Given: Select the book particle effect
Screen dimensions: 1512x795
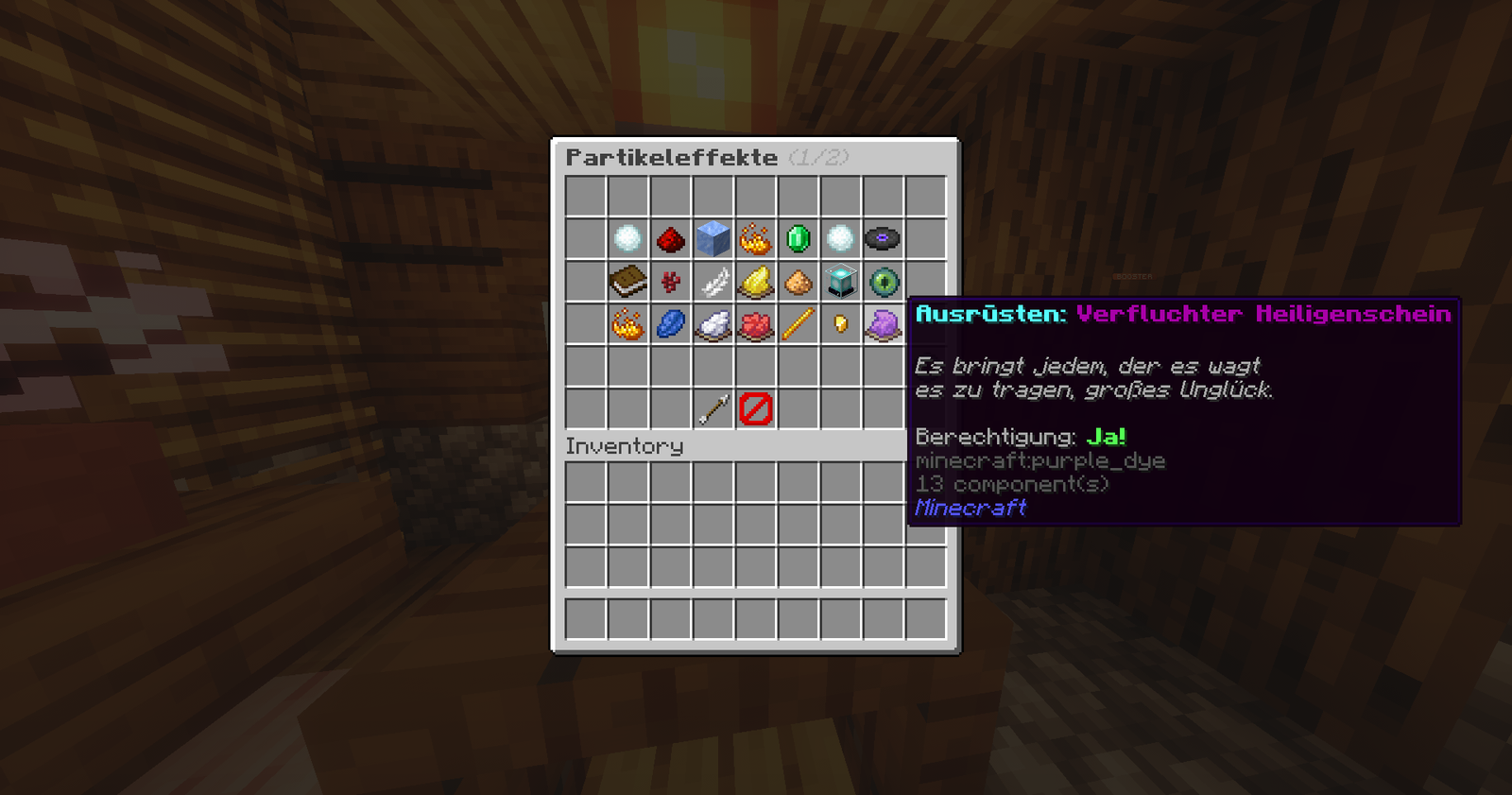Looking at the screenshot, I should point(627,282).
